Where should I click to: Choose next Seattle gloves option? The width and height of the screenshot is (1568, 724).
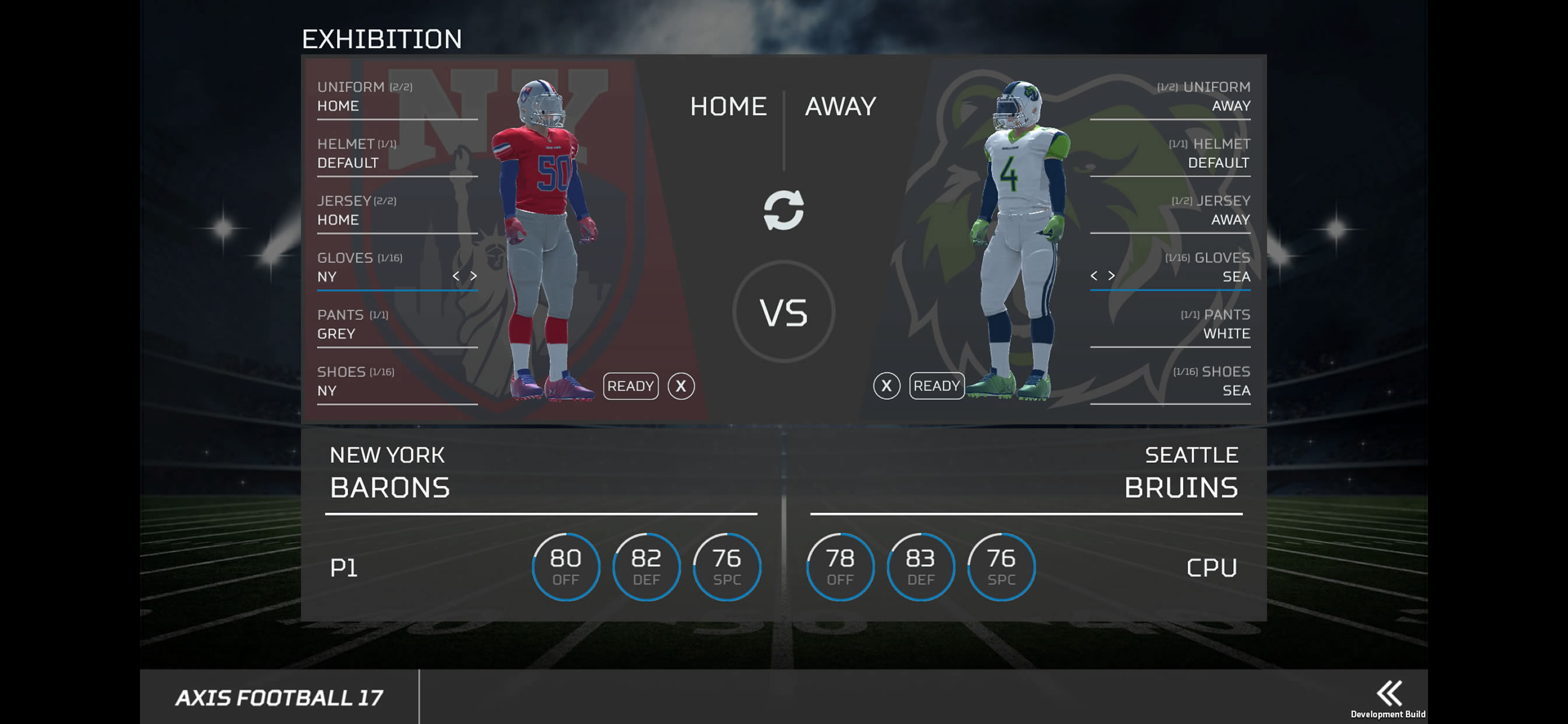1111,276
